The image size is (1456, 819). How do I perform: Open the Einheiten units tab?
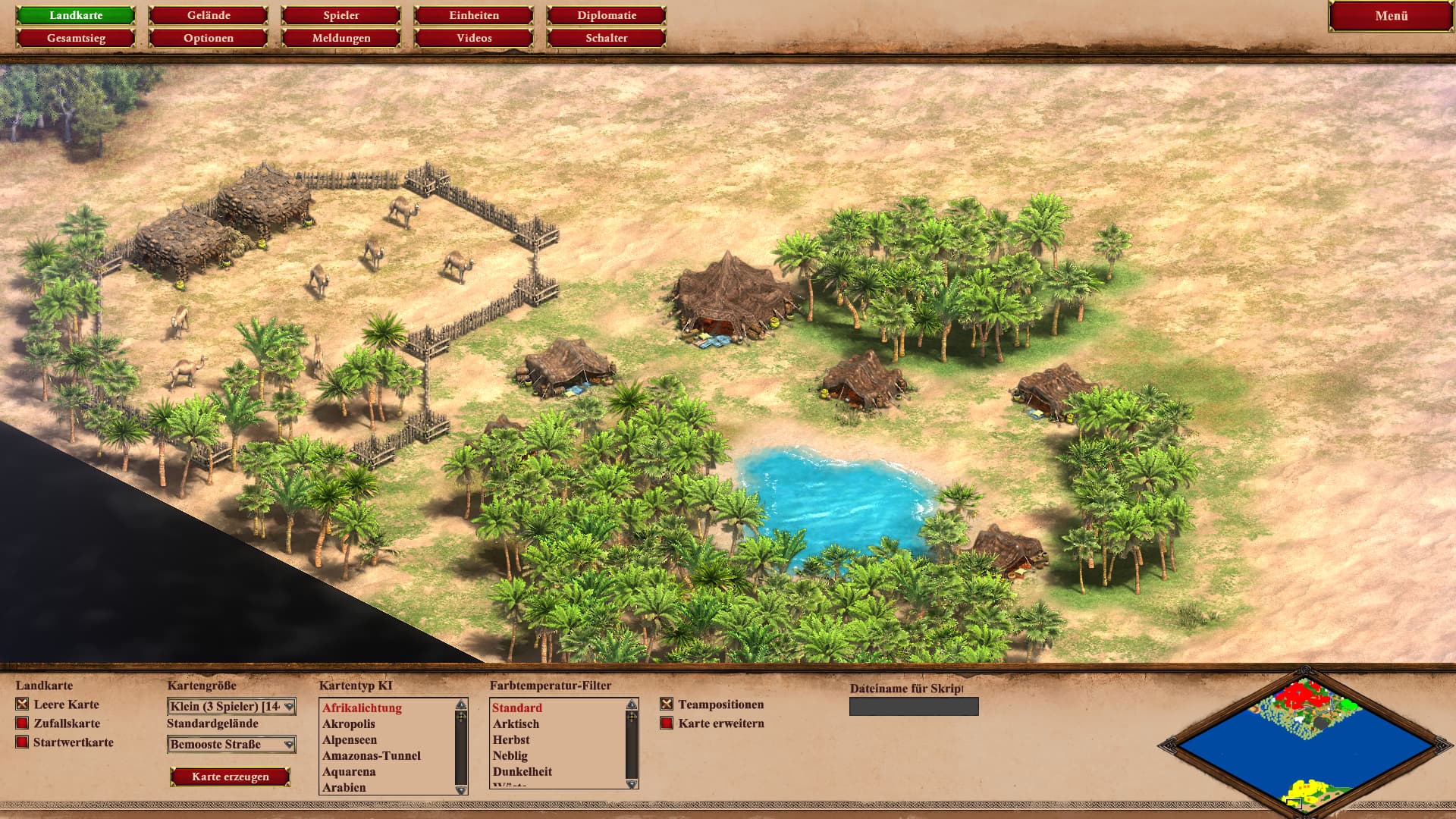pos(474,15)
